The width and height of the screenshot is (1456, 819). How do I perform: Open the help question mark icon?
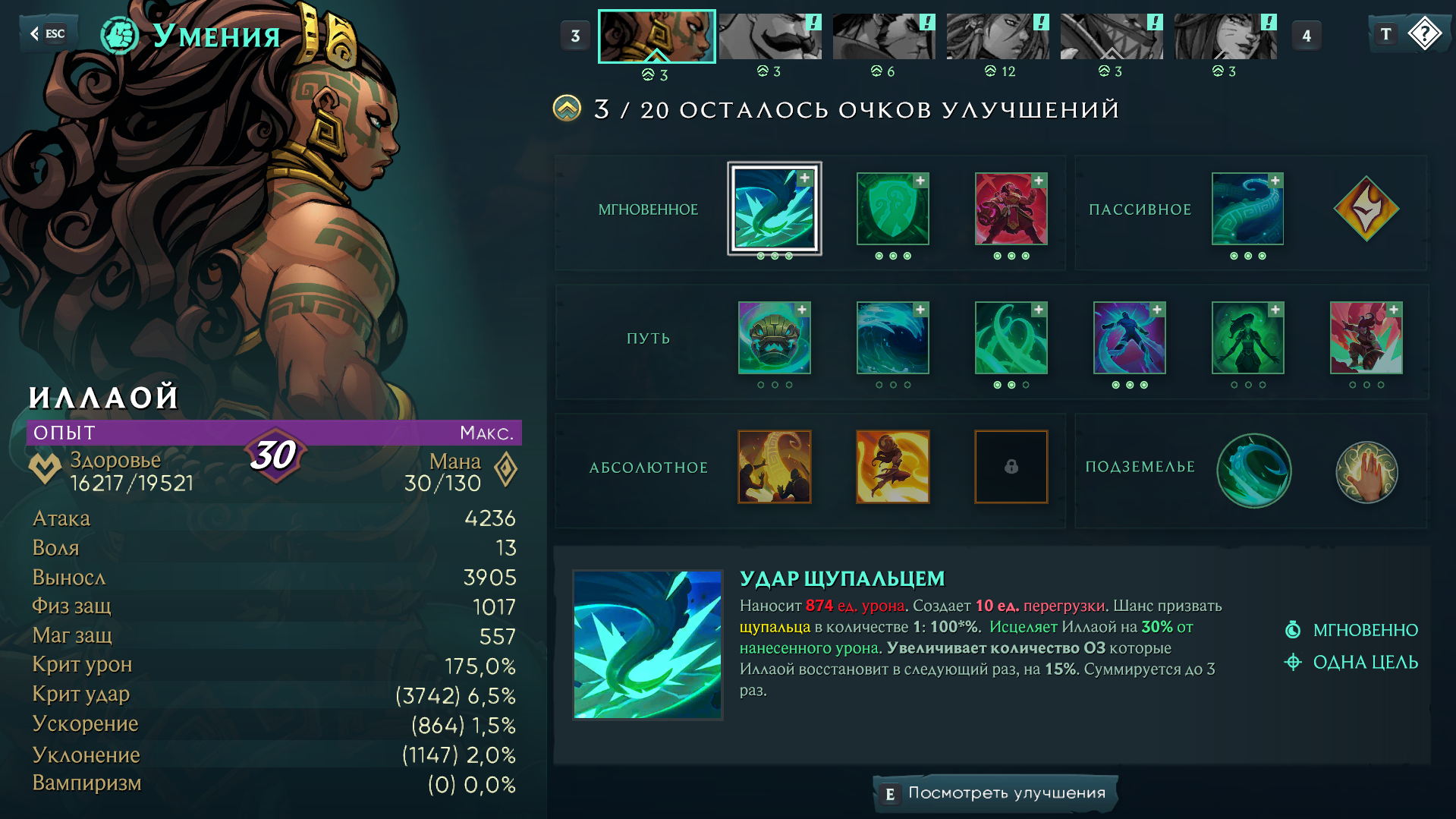point(1424,34)
